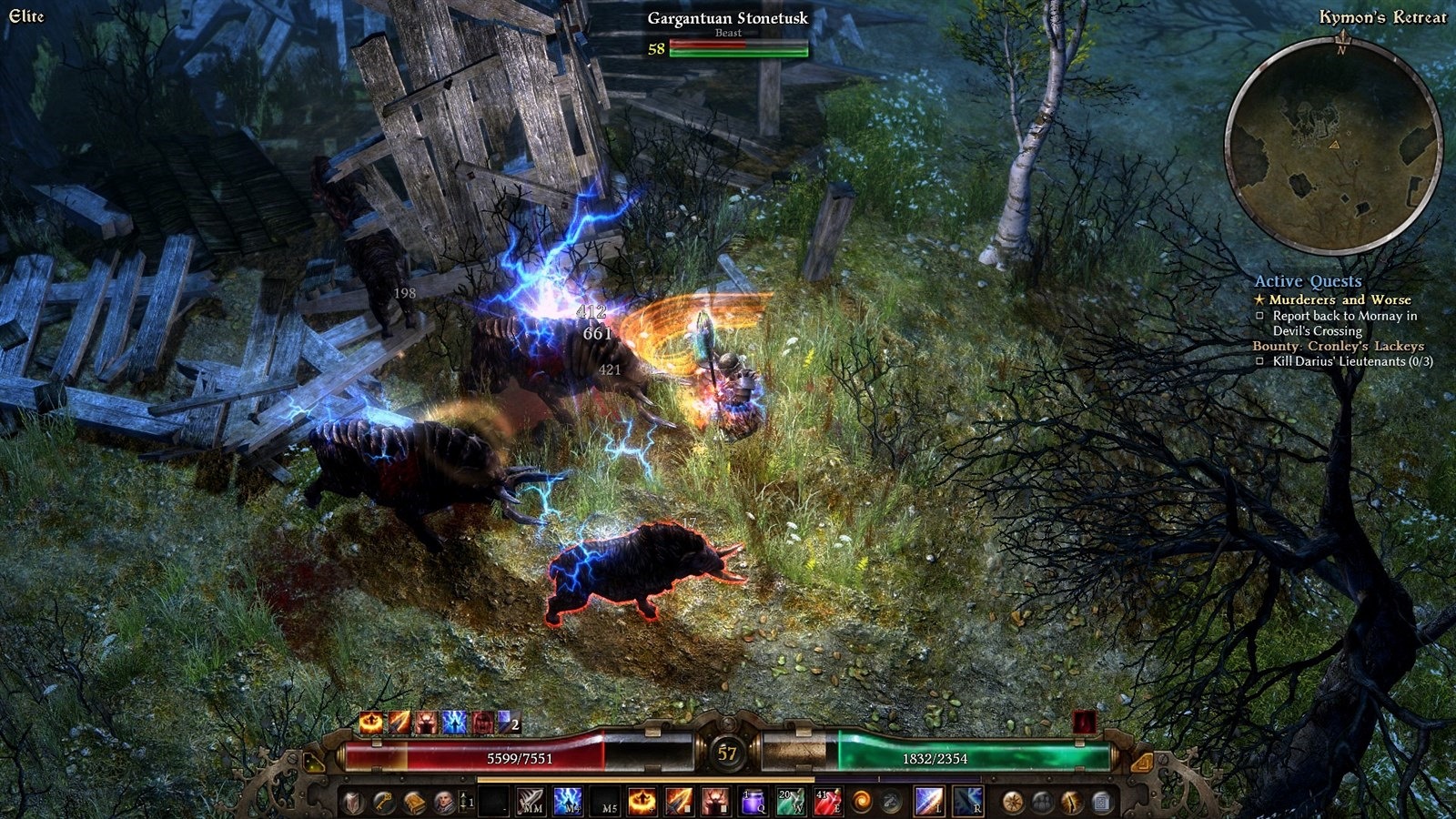Open the character sheet shield button
Viewport: 1456px width, 819px height.
point(354,802)
